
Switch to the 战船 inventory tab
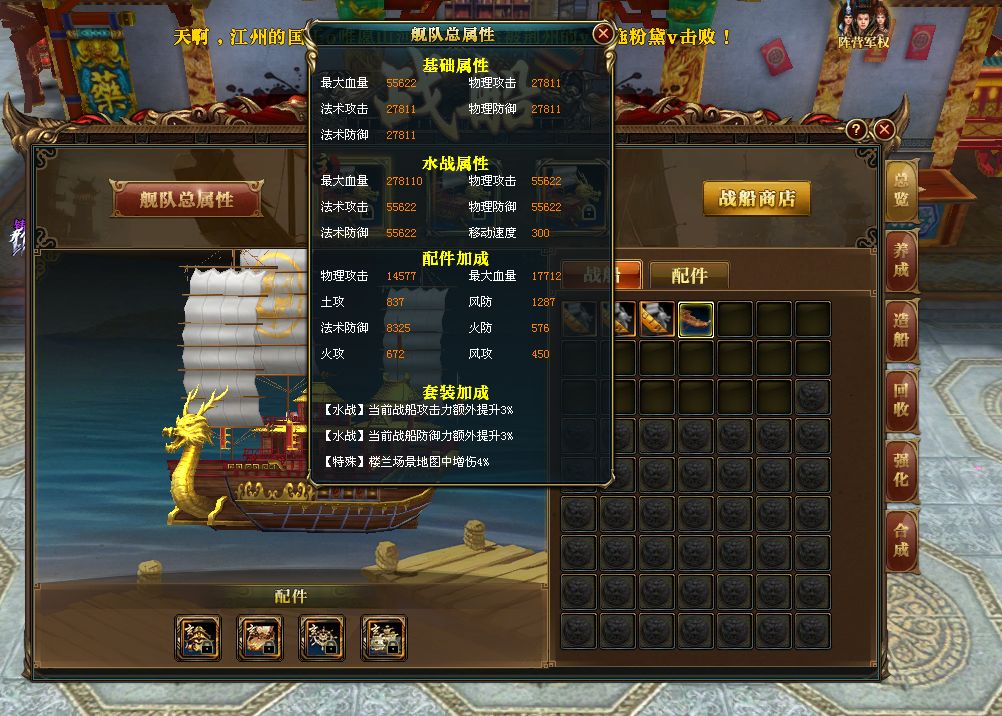(601, 275)
